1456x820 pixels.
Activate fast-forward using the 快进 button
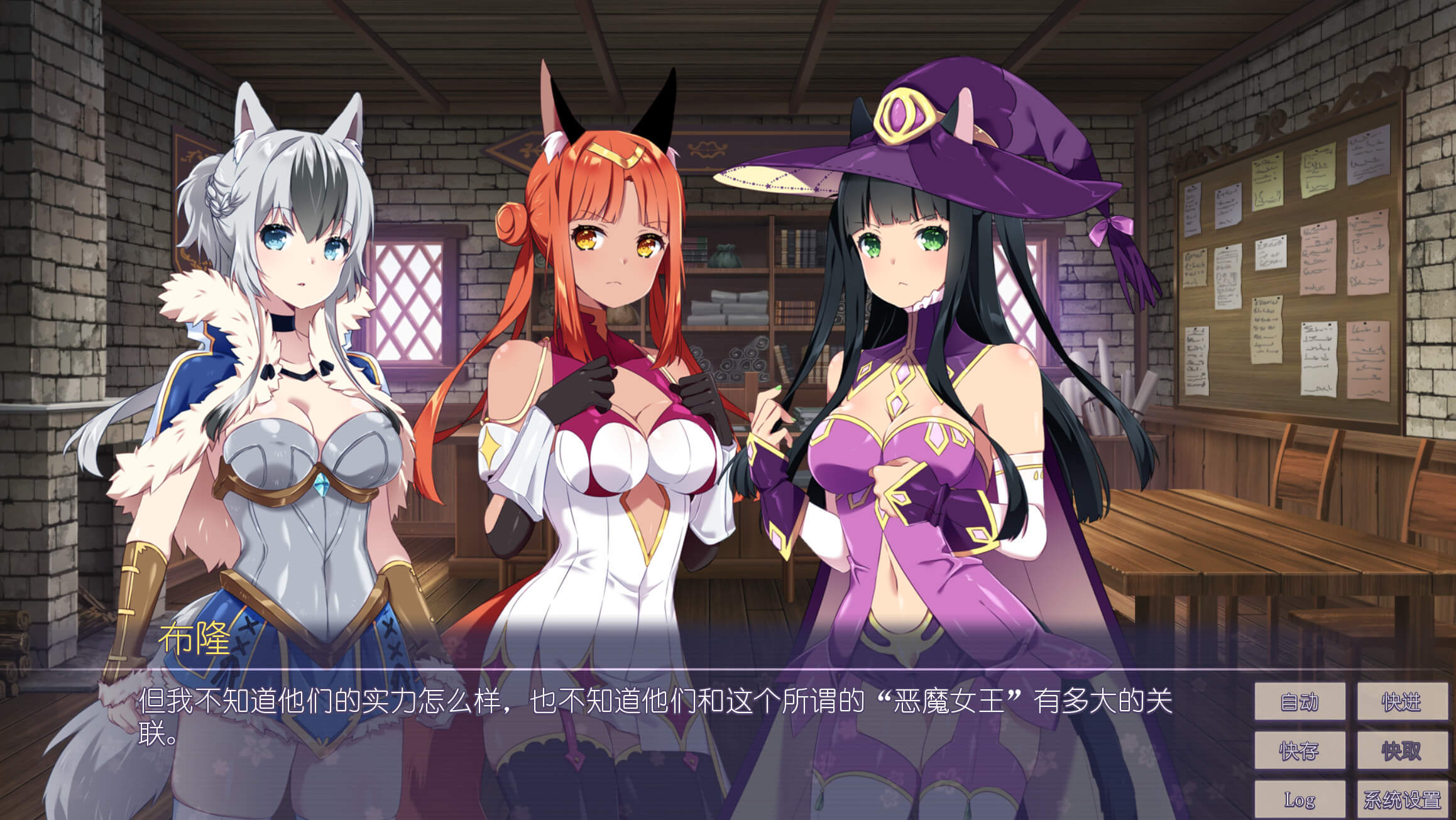click(1402, 701)
